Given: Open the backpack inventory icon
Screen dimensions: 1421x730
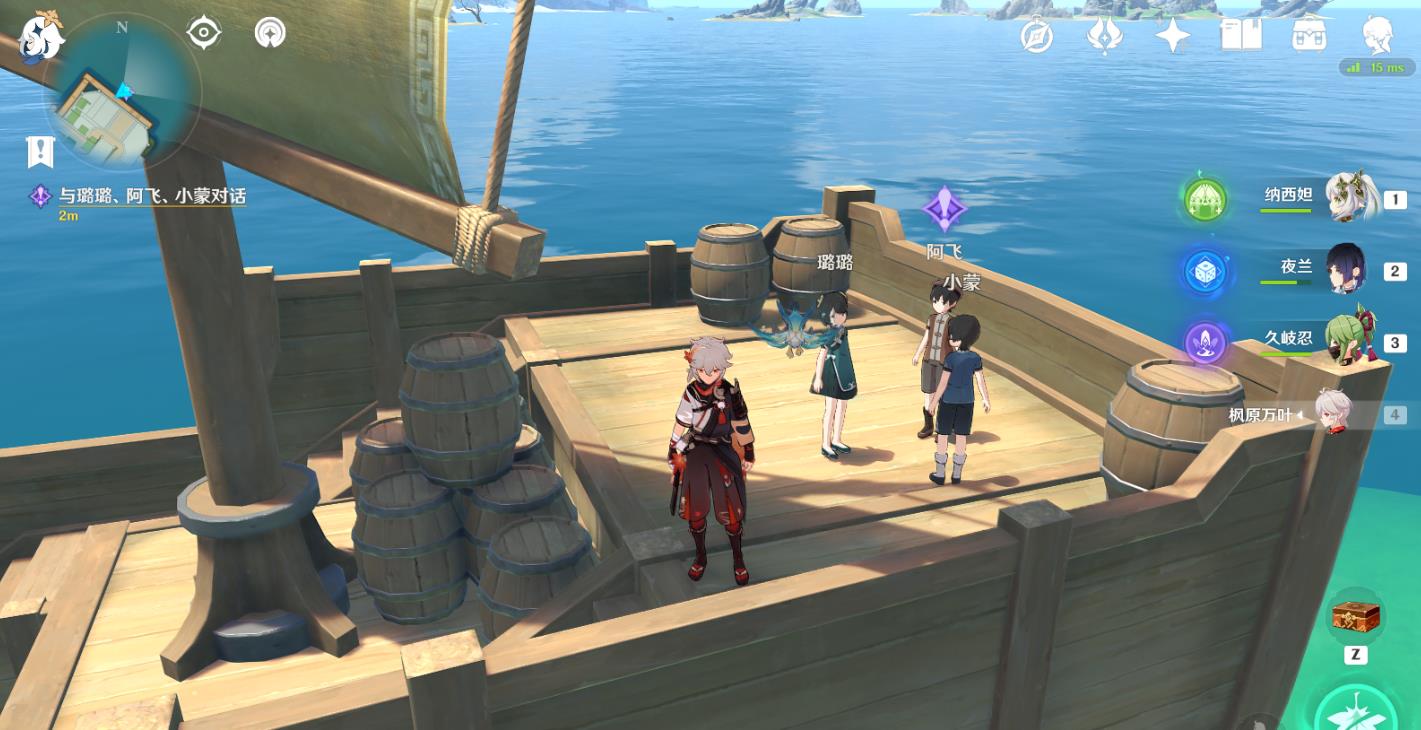Looking at the screenshot, I should click(x=1309, y=36).
